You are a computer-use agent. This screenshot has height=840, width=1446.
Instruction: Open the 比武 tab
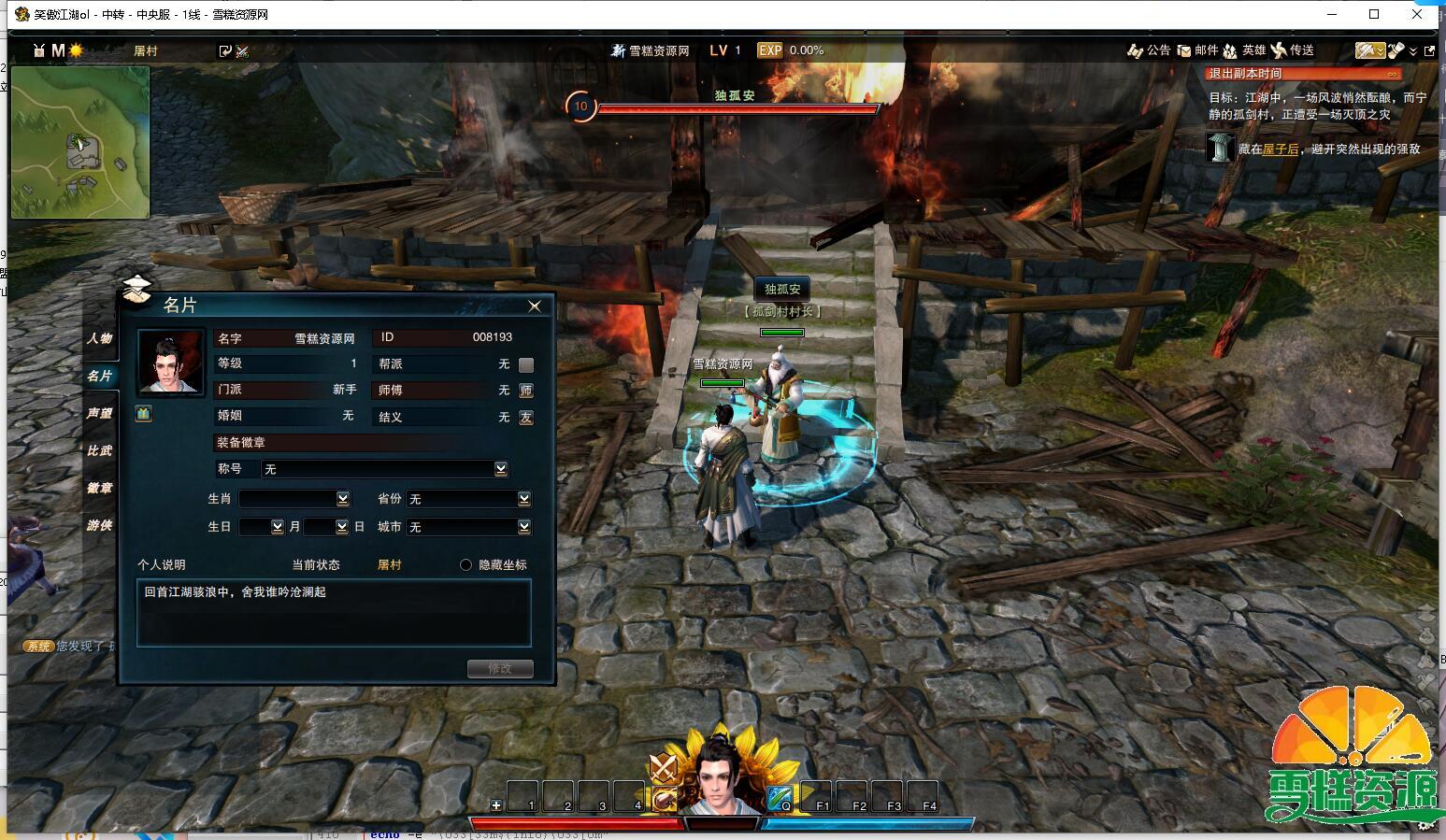coord(99,450)
